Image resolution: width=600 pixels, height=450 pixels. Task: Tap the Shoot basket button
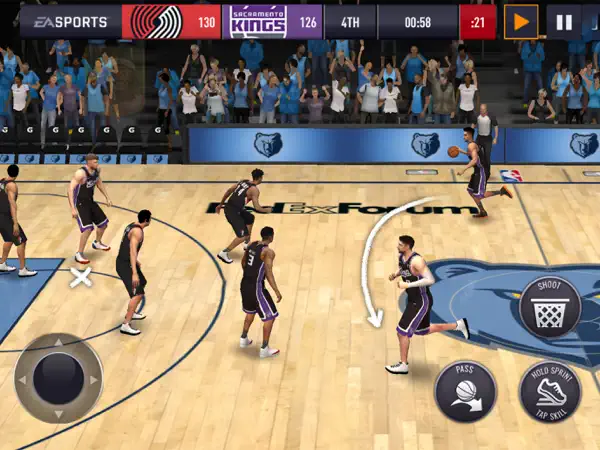(549, 307)
